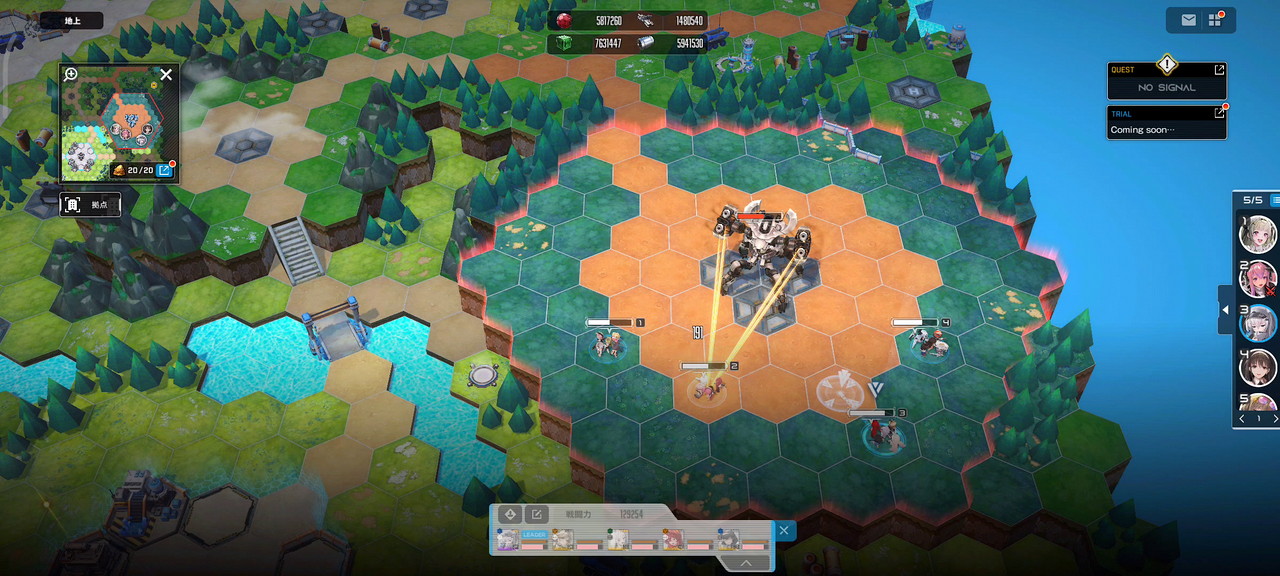Choose the red-haired member in squad bar
The image size is (1280, 576).
click(x=673, y=540)
